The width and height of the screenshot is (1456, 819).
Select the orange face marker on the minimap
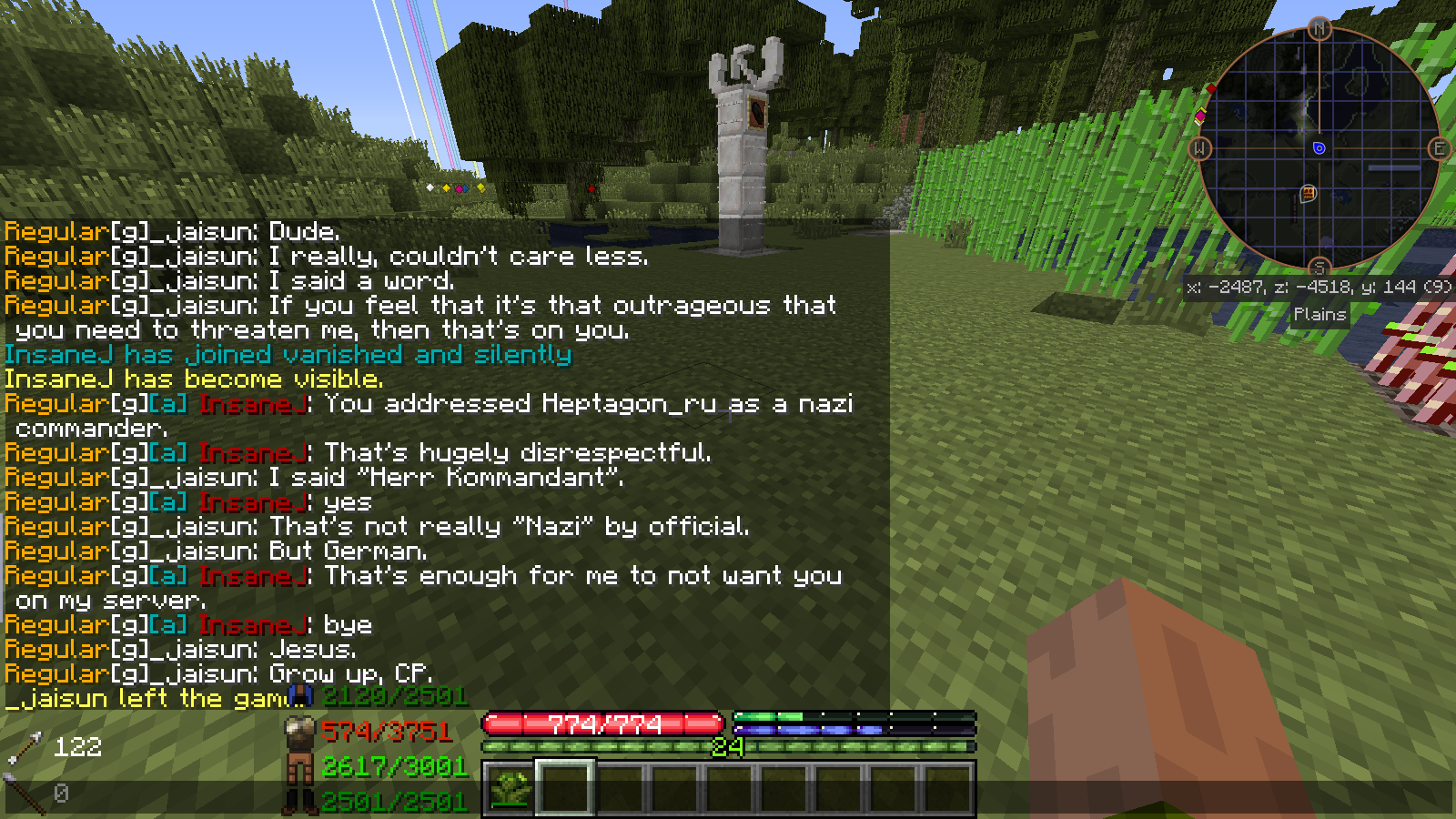tap(1309, 193)
